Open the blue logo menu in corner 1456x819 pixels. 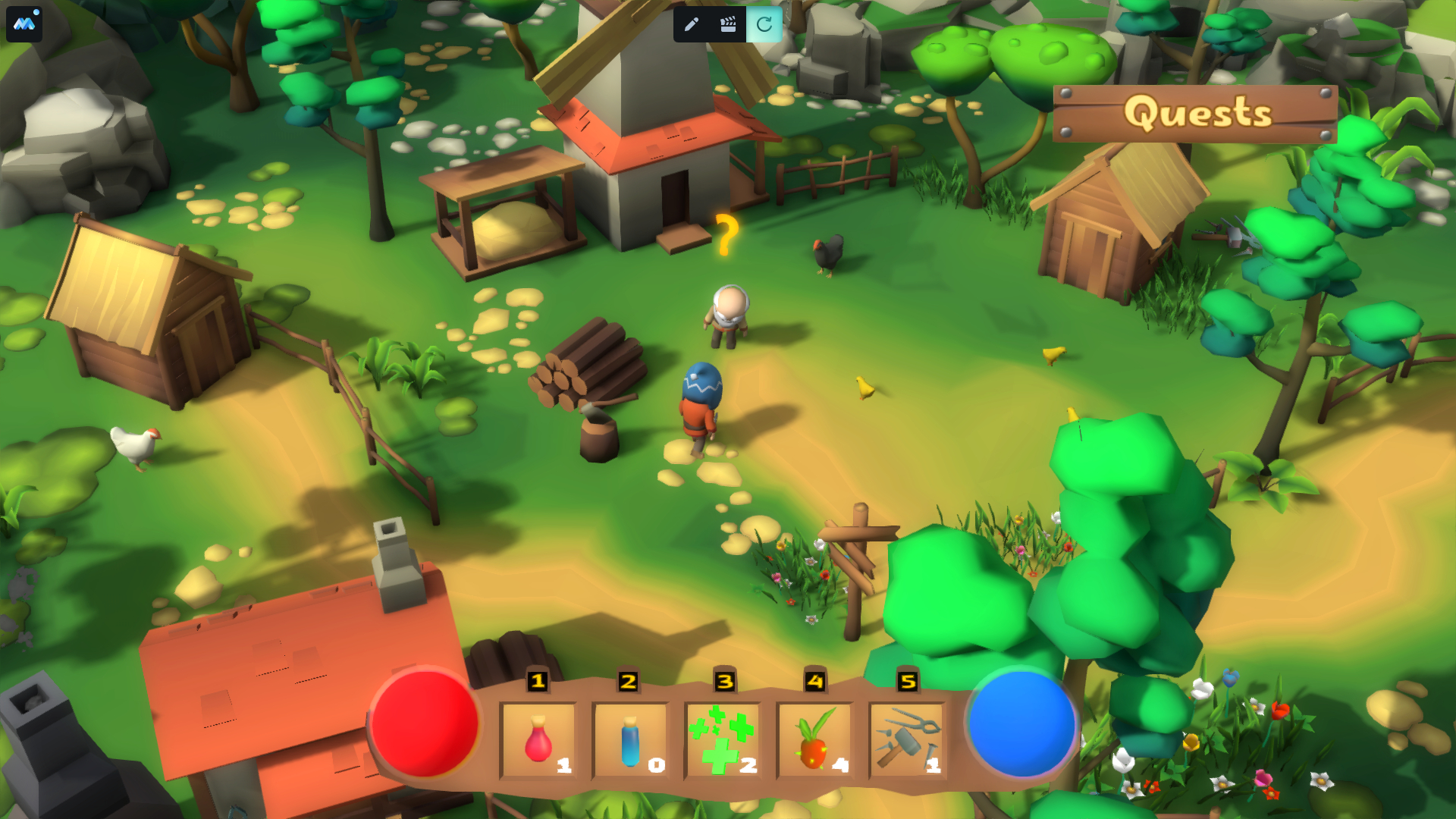[x=24, y=24]
